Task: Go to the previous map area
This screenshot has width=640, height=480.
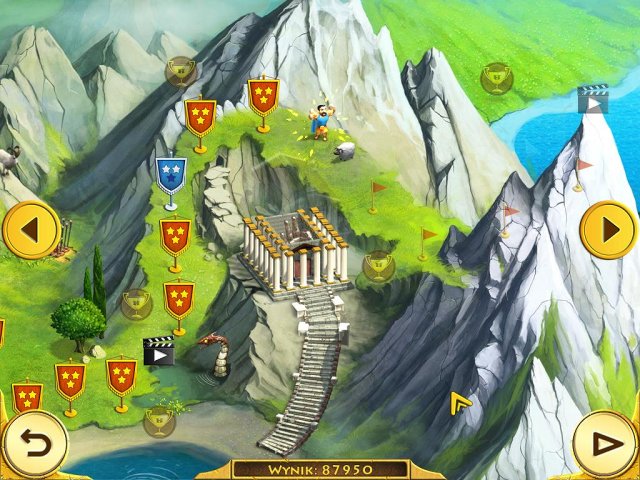Action: (30, 231)
